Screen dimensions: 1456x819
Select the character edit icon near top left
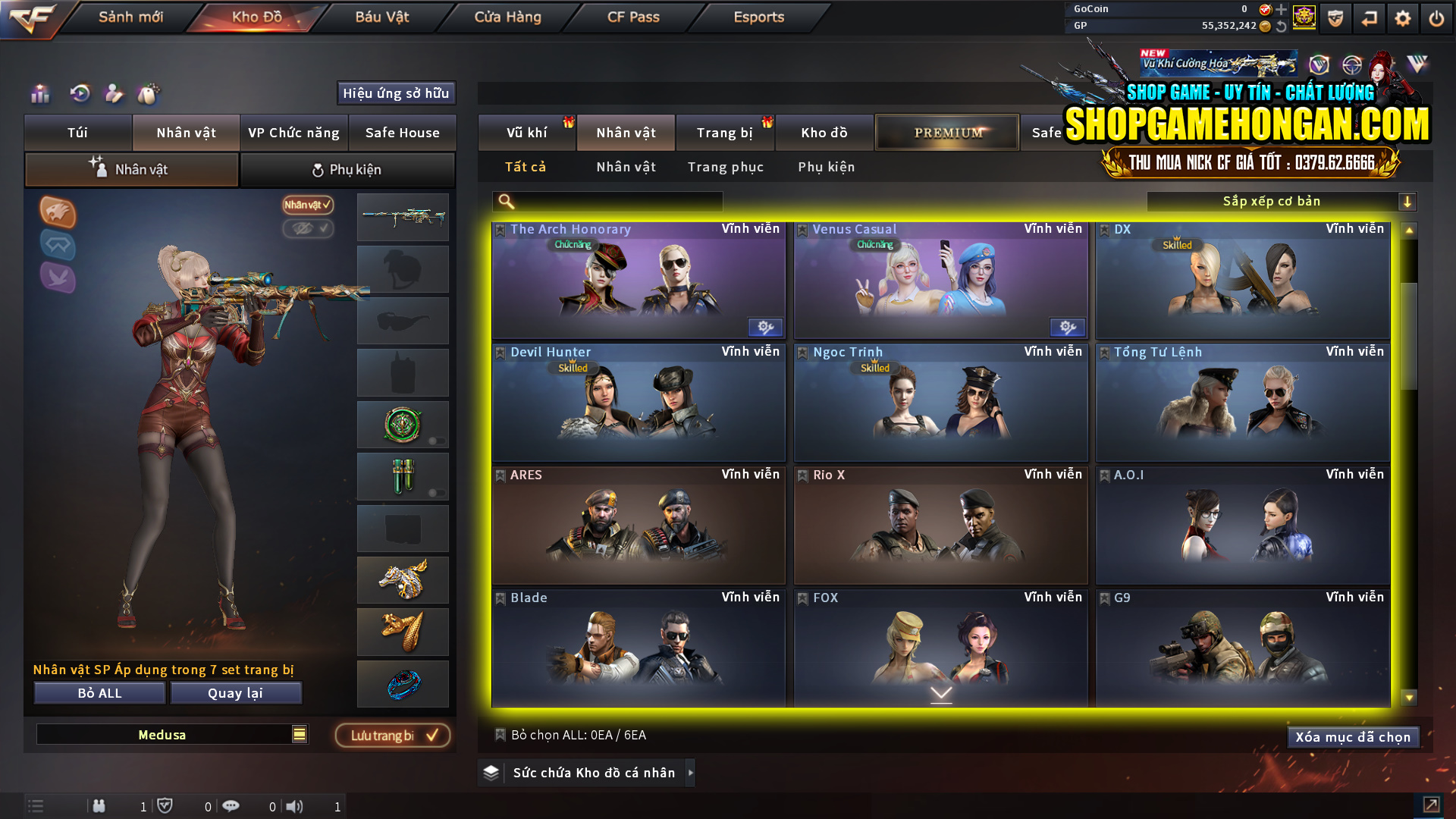coord(114,94)
